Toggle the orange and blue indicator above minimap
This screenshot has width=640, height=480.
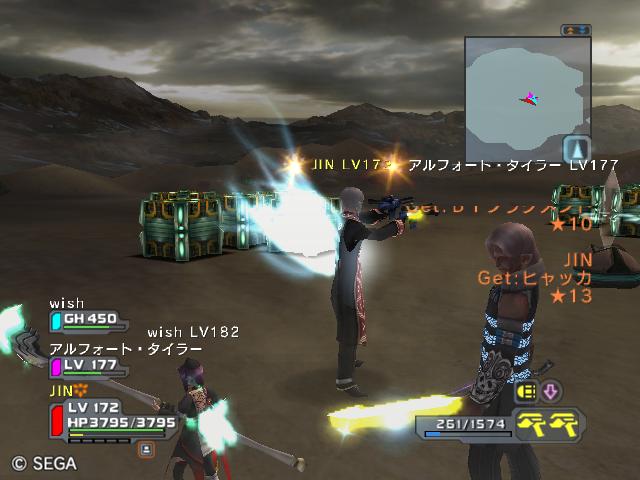click(x=575, y=30)
